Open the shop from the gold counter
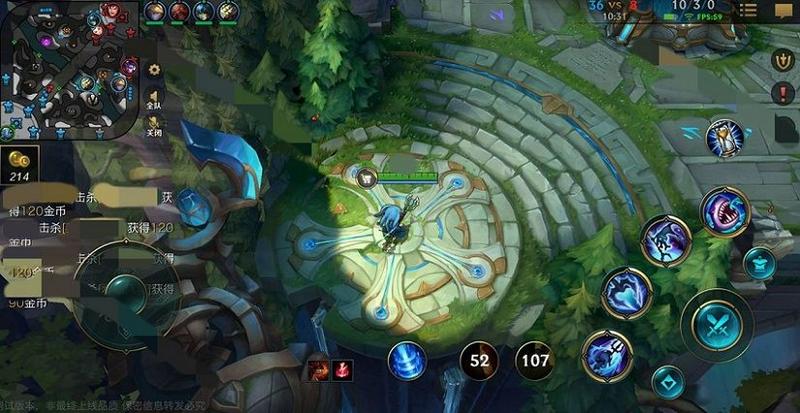Image resolution: width=800 pixels, height=413 pixels. click(x=20, y=164)
